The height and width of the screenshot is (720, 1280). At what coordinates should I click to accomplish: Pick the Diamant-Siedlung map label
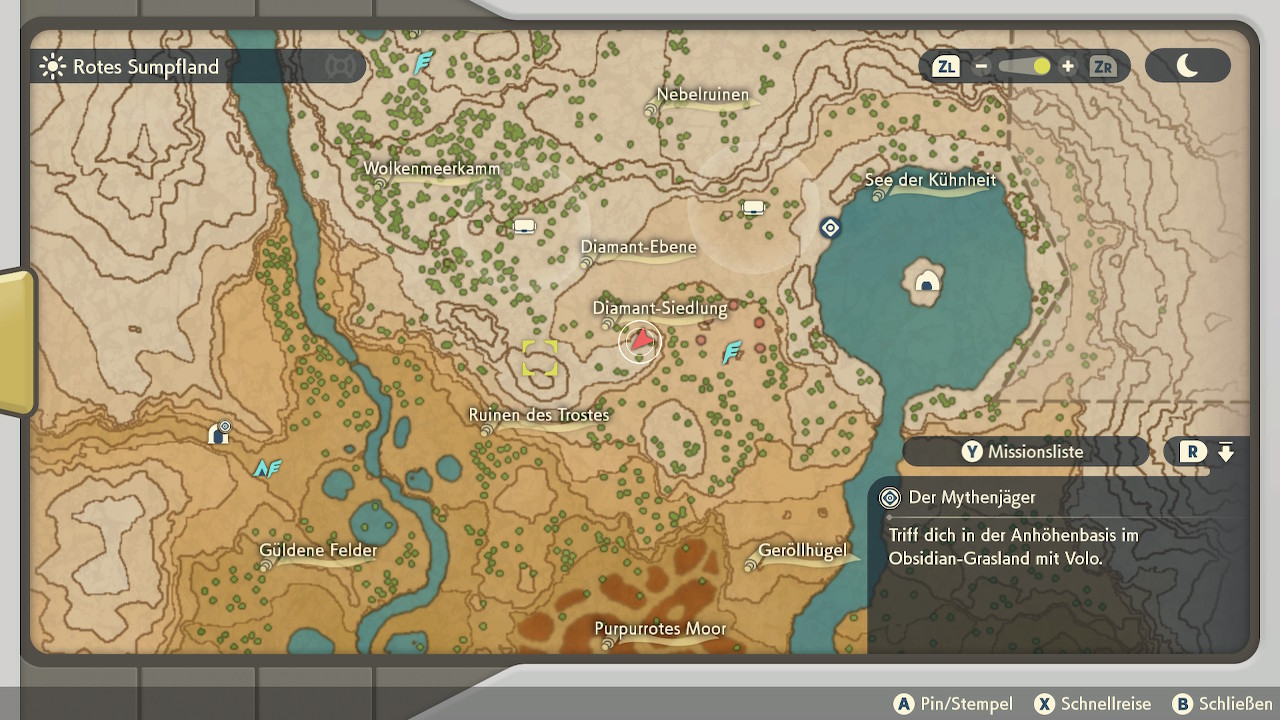(659, 309)
